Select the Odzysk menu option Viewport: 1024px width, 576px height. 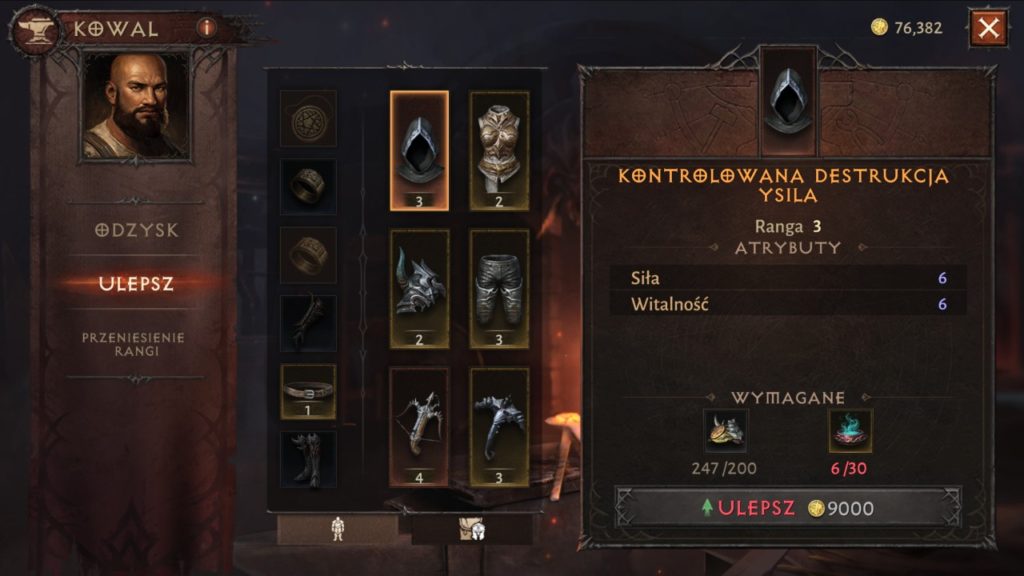click(x=137, y=230)
